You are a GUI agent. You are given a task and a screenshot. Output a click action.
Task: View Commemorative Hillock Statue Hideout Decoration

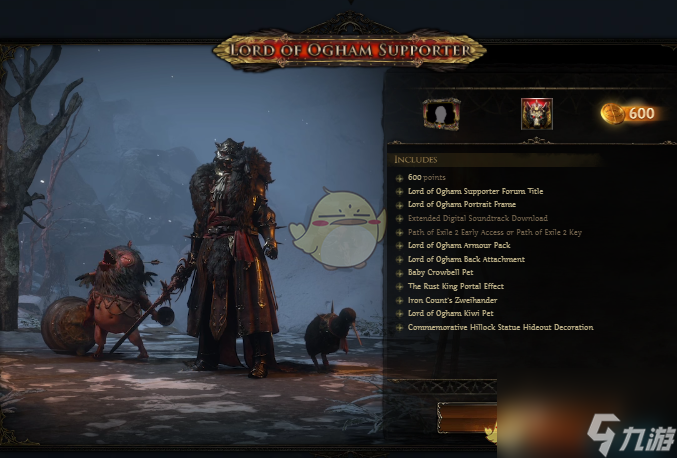[500, 327]
